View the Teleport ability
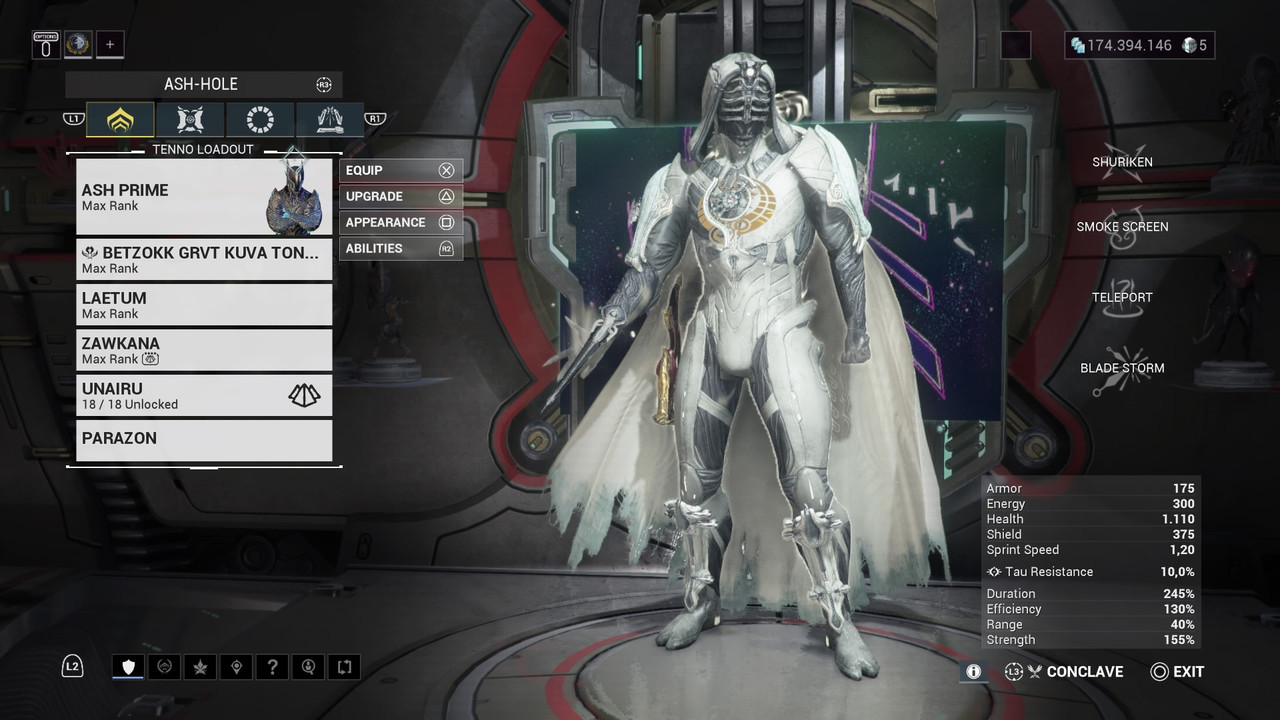This screenshot has width=1280, height=720. 1122,297
